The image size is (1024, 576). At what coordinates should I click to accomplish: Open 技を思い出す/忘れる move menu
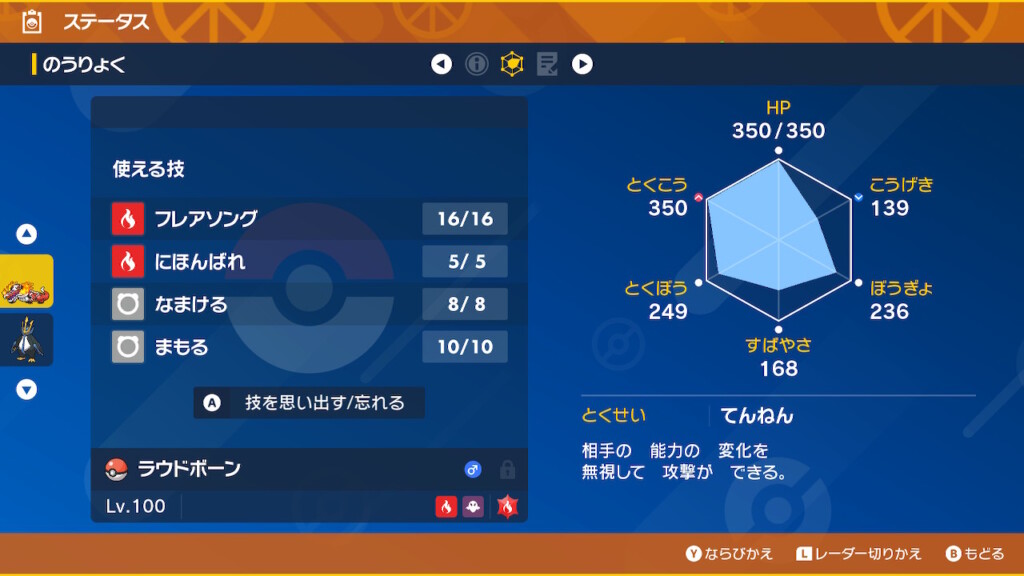coord(309,403)
